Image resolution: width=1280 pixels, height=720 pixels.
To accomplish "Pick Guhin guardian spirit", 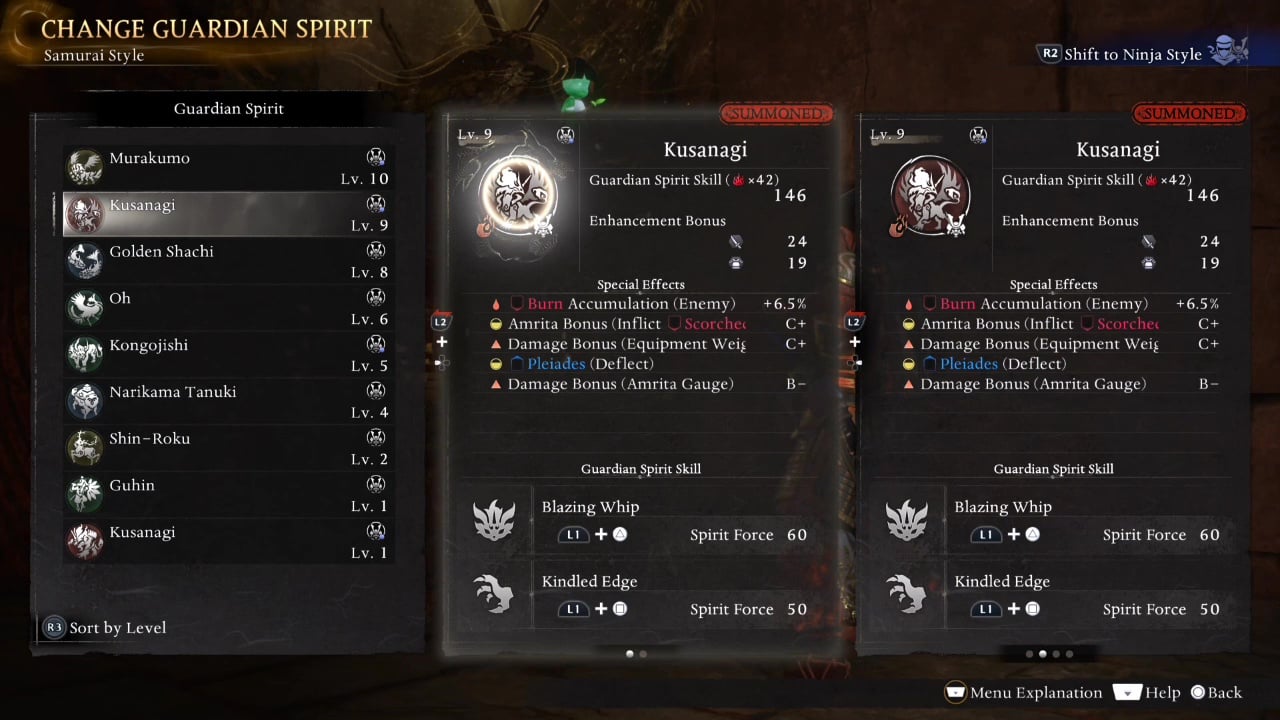I will (x=228, y=495).
